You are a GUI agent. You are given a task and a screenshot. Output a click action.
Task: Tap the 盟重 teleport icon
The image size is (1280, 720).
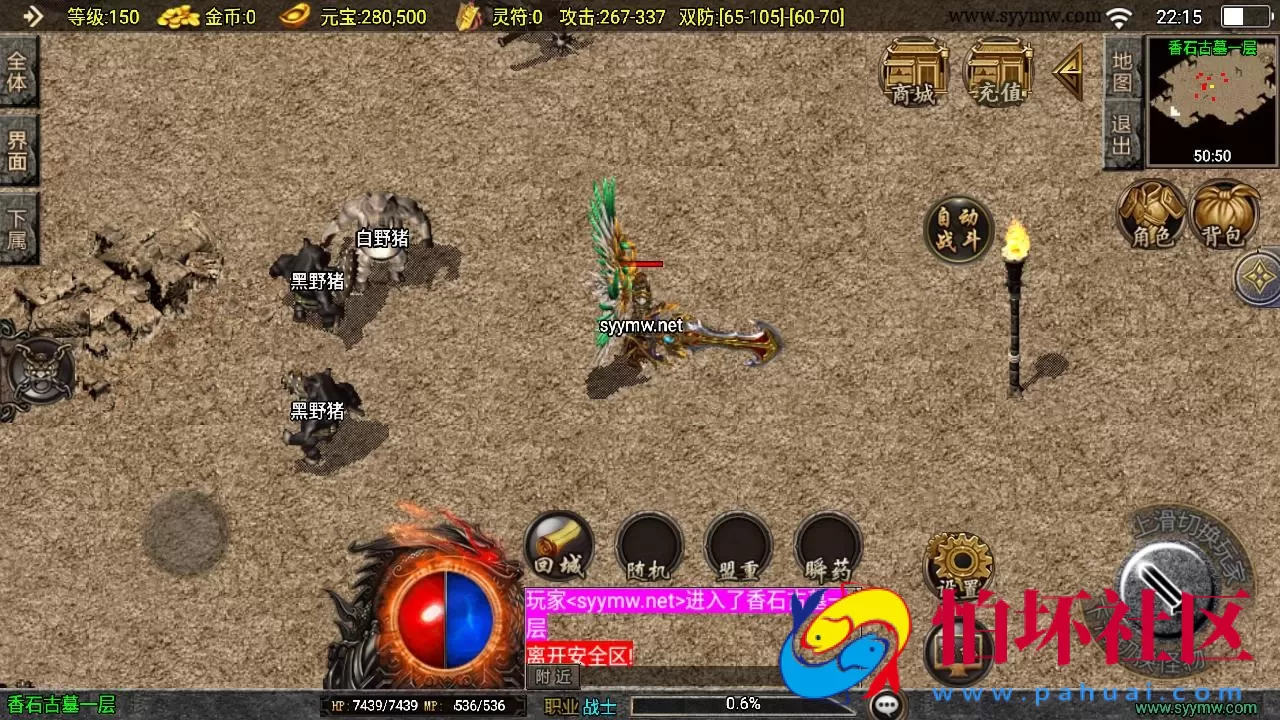[x=737, y=546]
